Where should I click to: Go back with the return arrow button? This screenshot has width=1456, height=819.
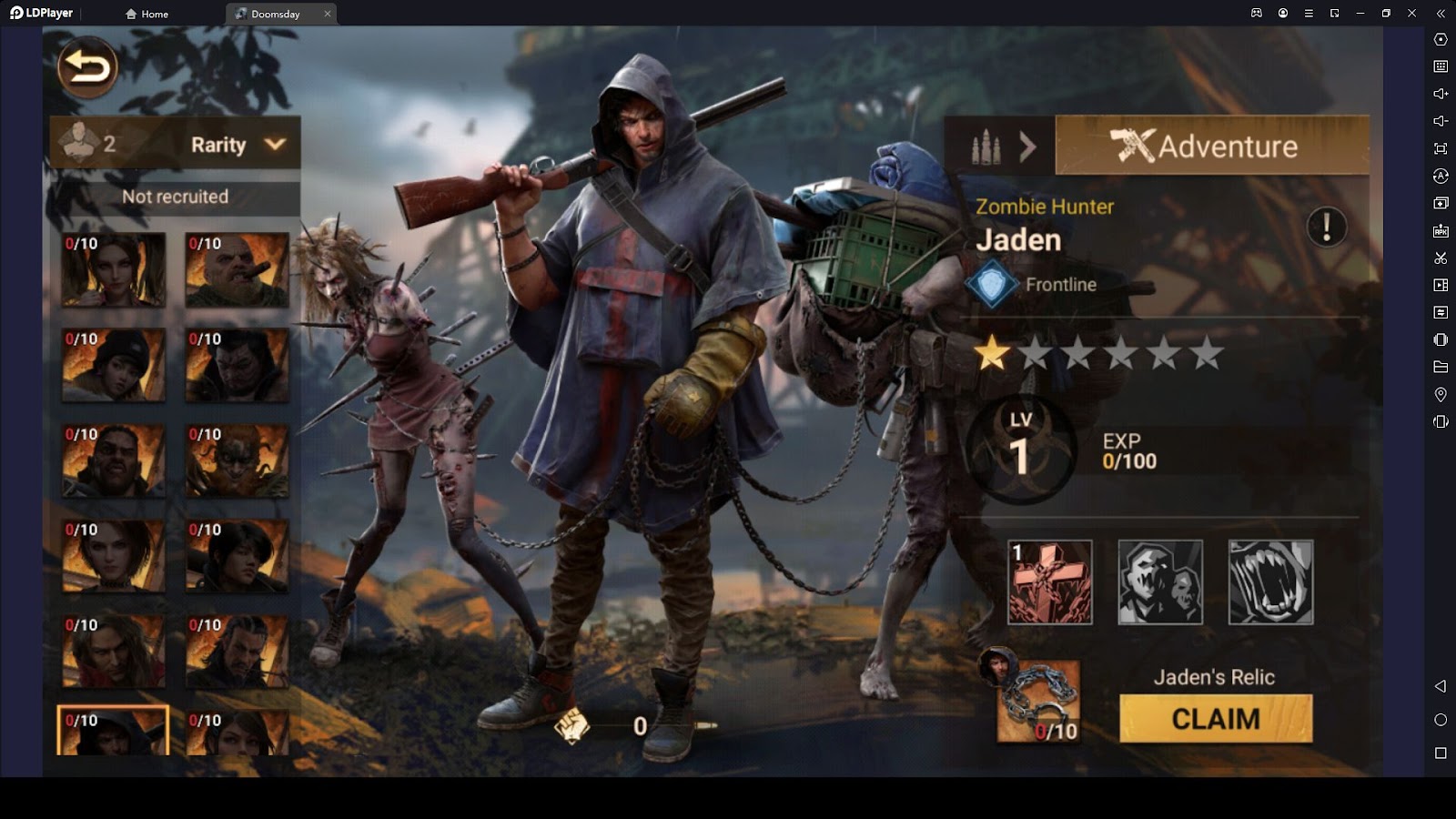point(87,67)
